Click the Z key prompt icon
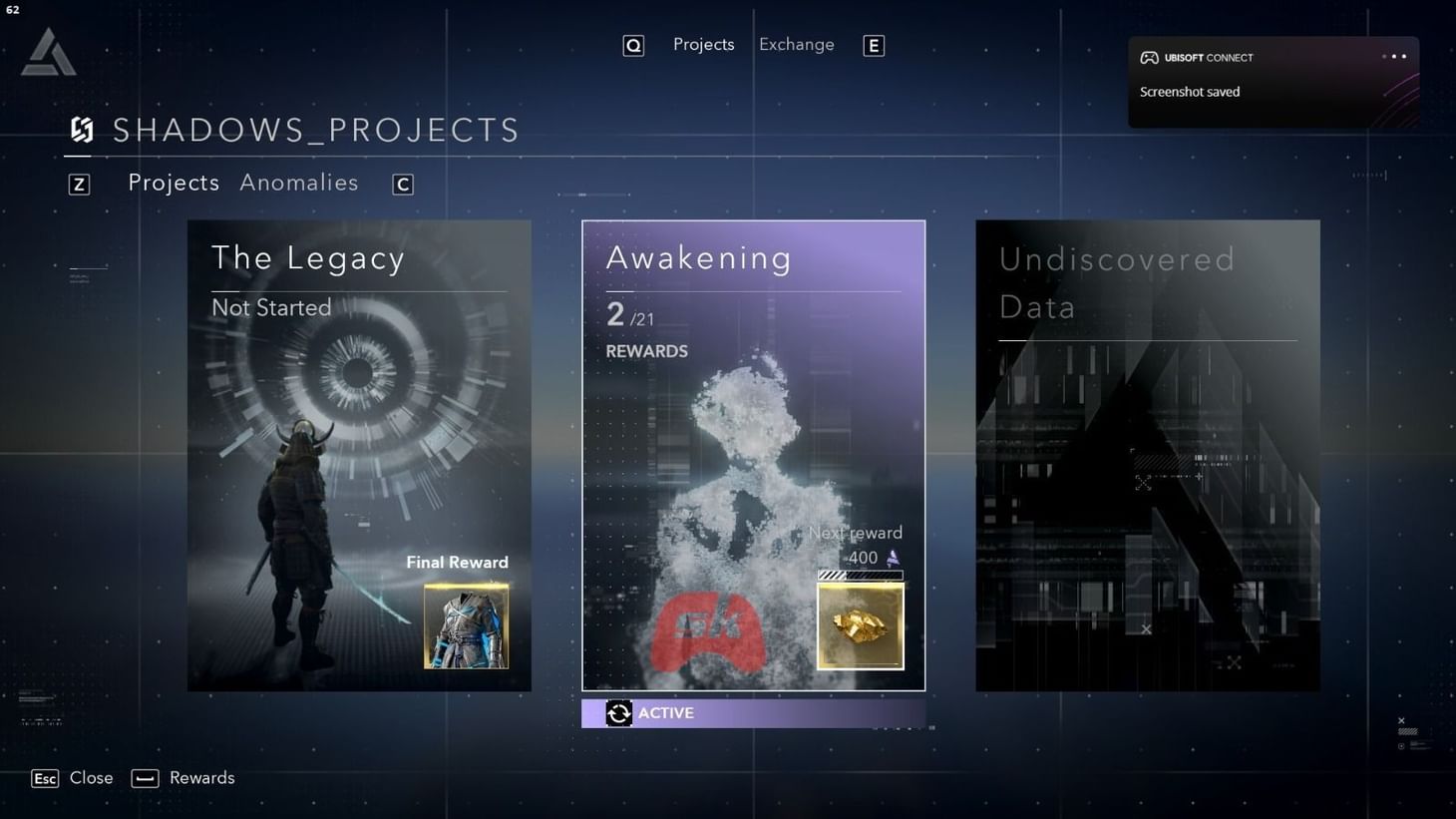 (x=79, y=184)
